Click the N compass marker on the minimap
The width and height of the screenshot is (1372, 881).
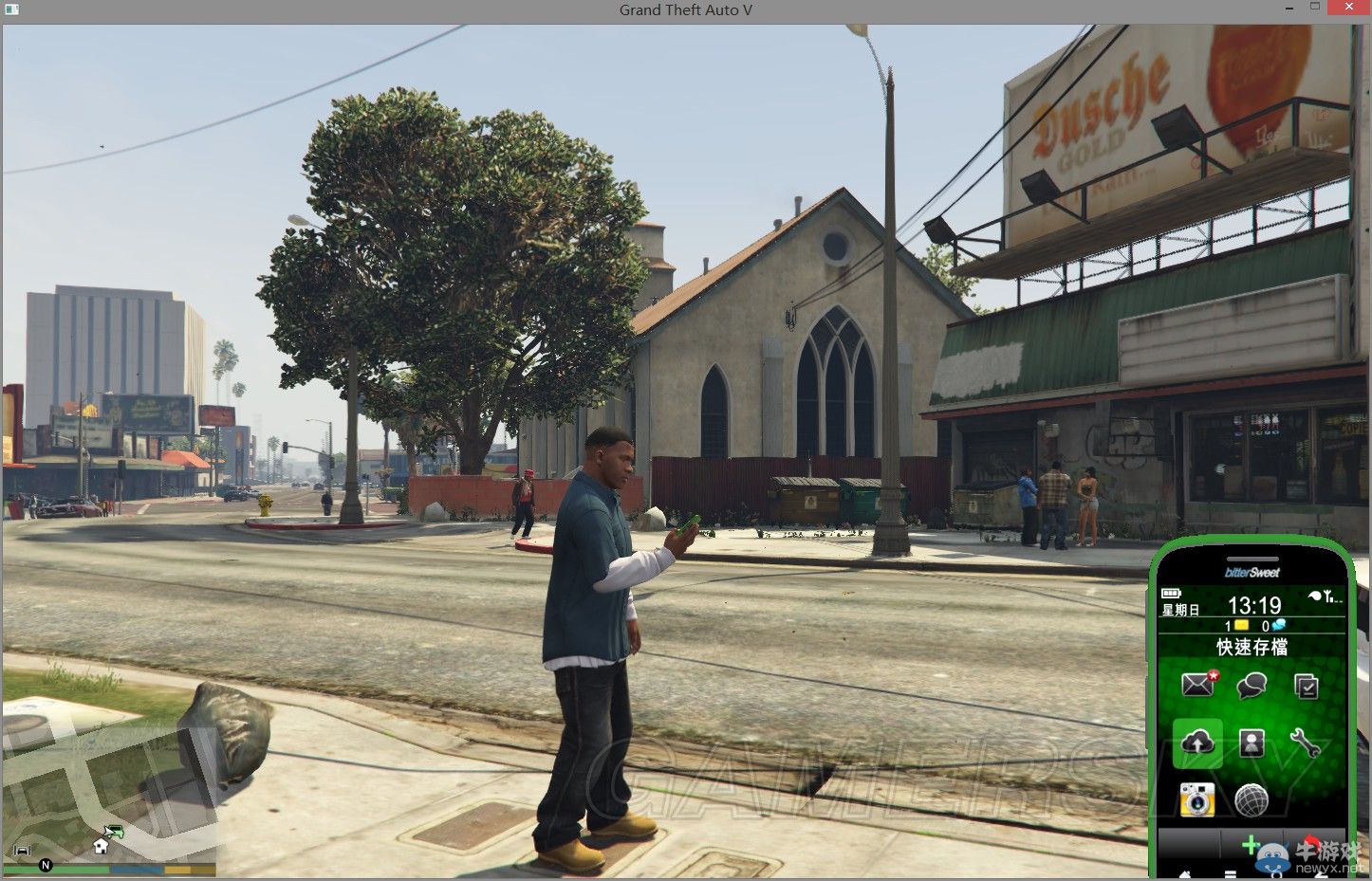[x=46, y=865]
